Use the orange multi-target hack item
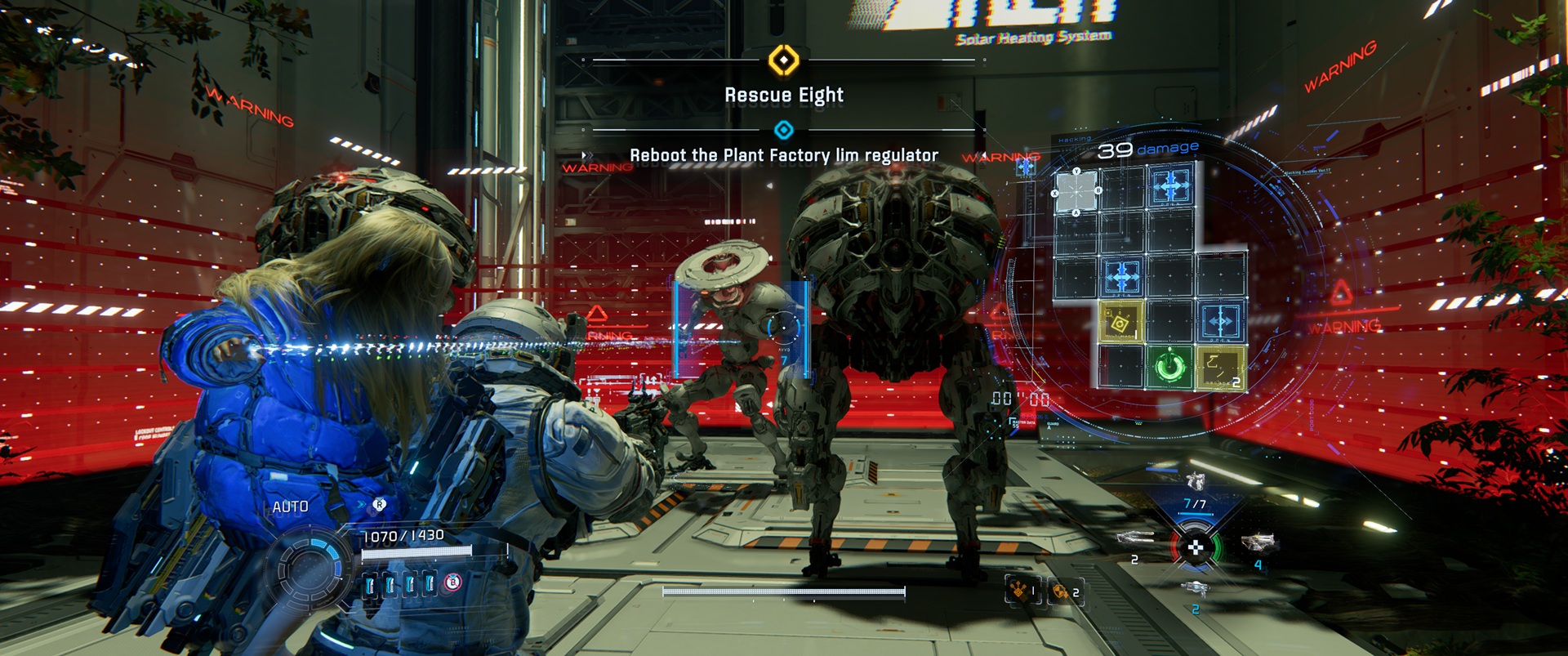This screenshot has height=656, width=1568. tap(1021, 589)
